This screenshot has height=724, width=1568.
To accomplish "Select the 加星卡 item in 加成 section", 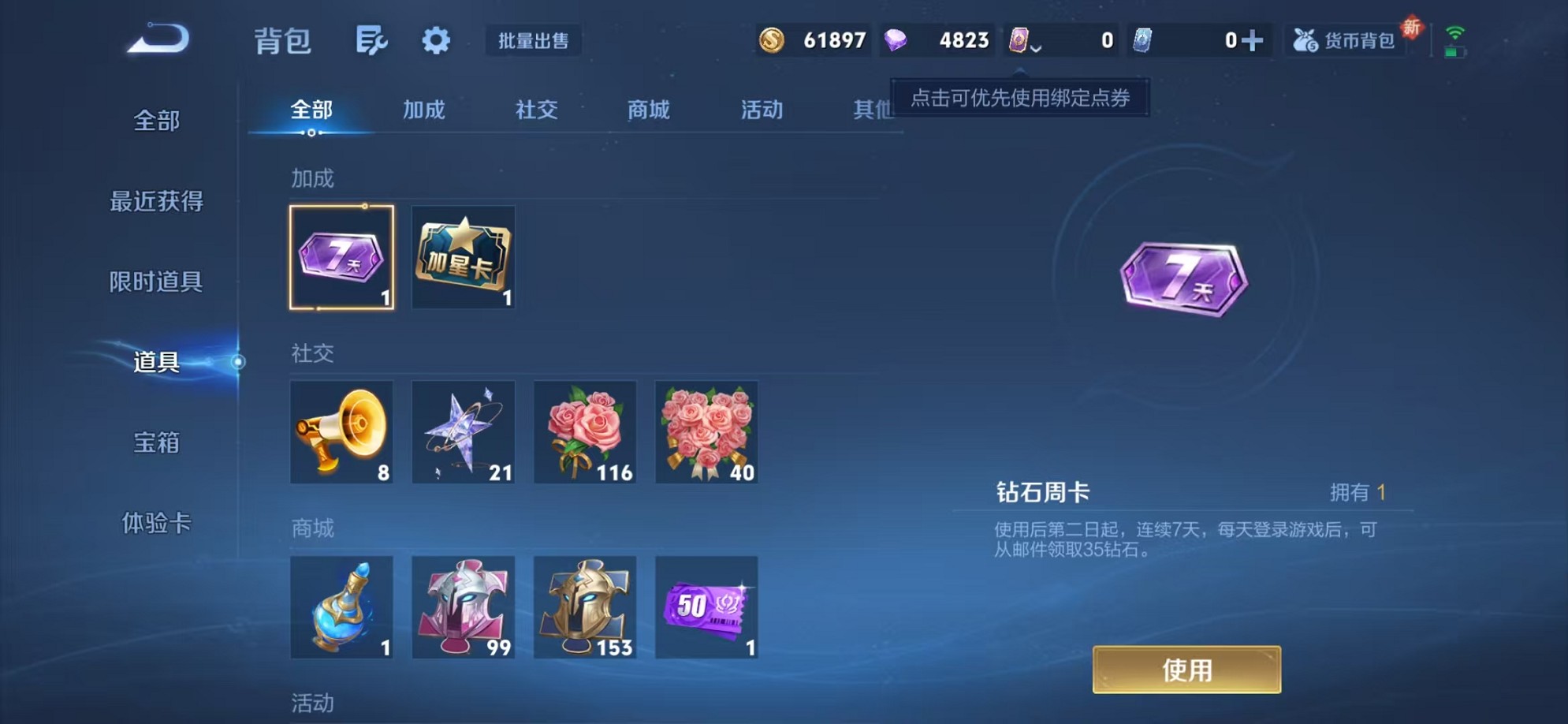I will 464,256.
